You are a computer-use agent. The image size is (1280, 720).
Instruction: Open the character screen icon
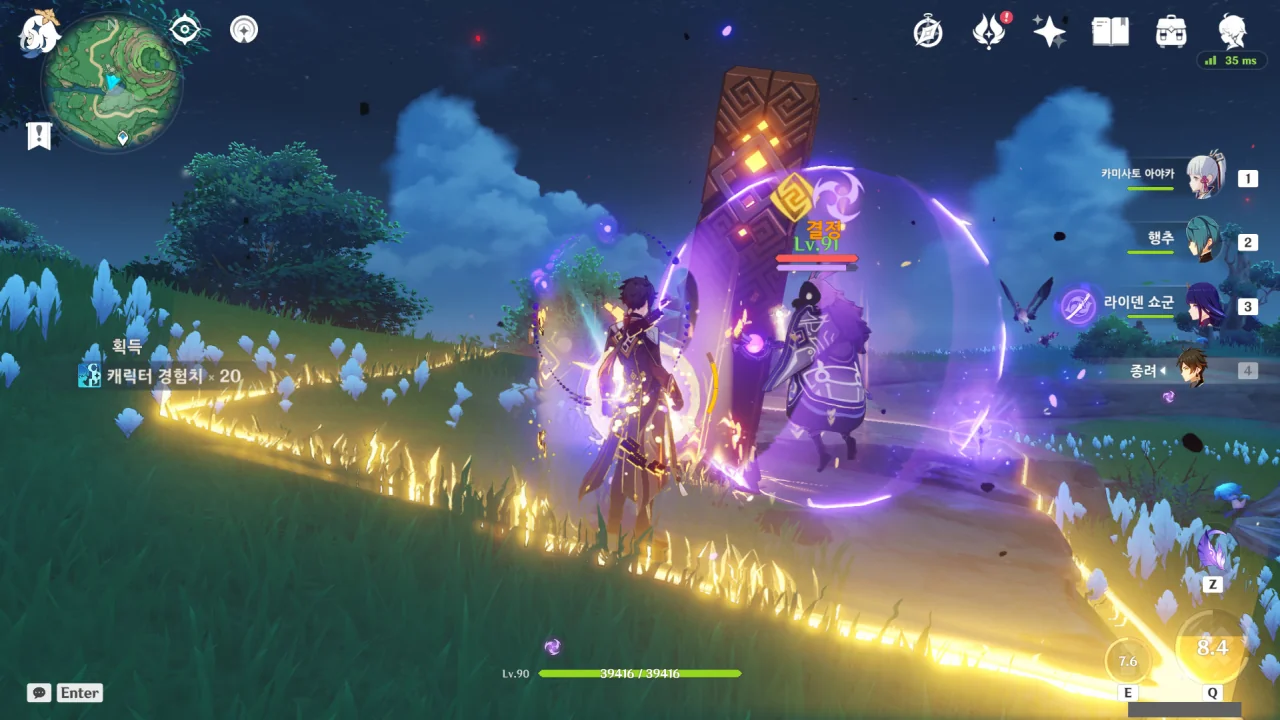[x=1232, y=32]
